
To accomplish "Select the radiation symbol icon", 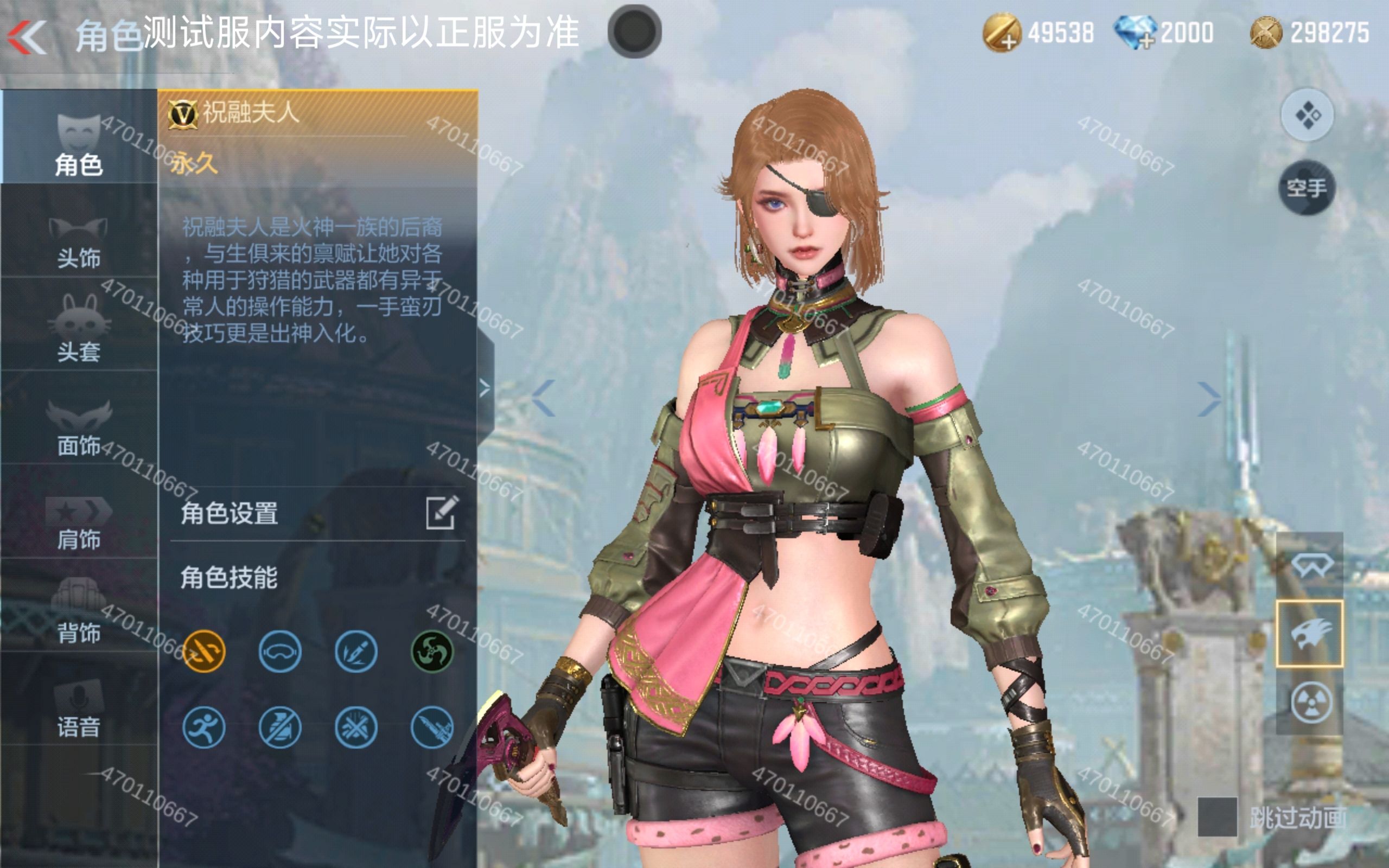I will coord(1310,702).
